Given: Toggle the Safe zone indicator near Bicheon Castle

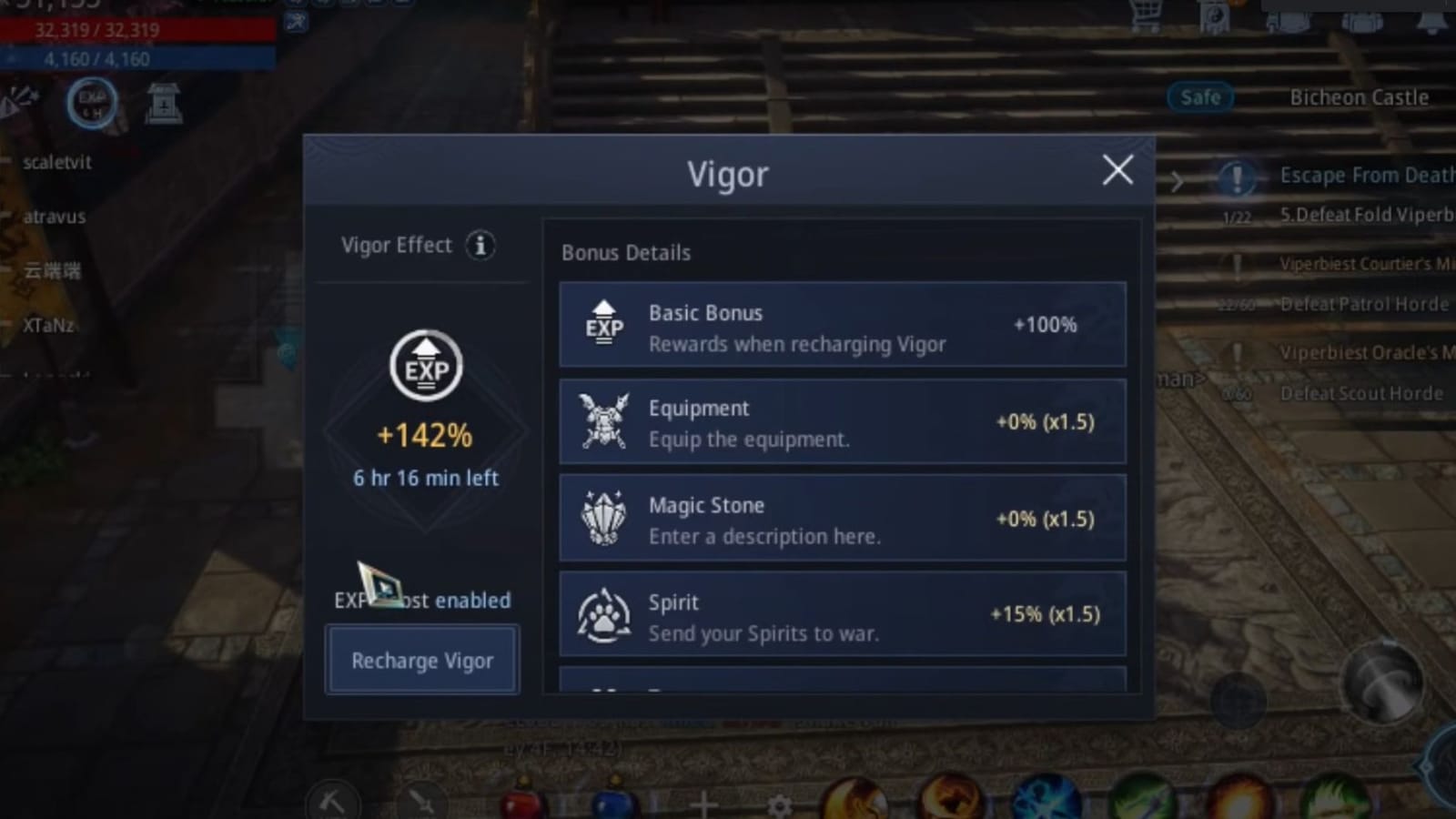Looking at the screenshot, I should [1199, 97].
